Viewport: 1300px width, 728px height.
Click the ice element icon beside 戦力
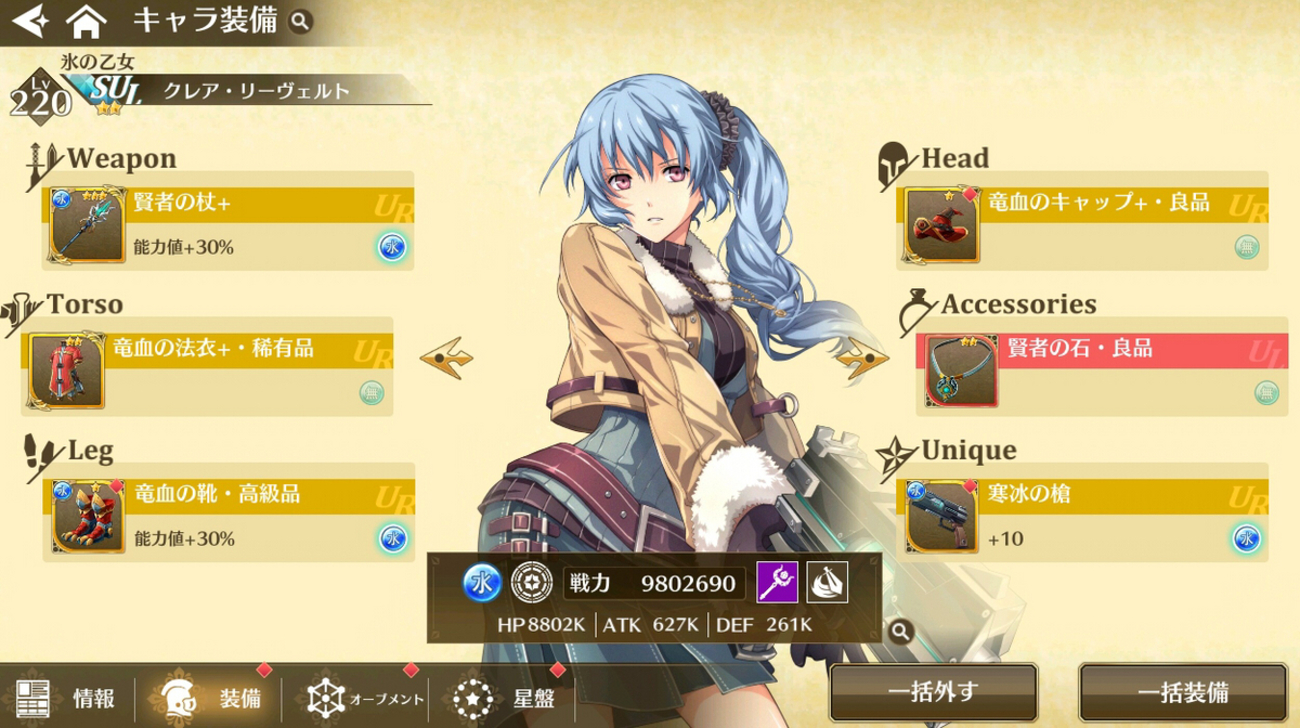[482, 583]
